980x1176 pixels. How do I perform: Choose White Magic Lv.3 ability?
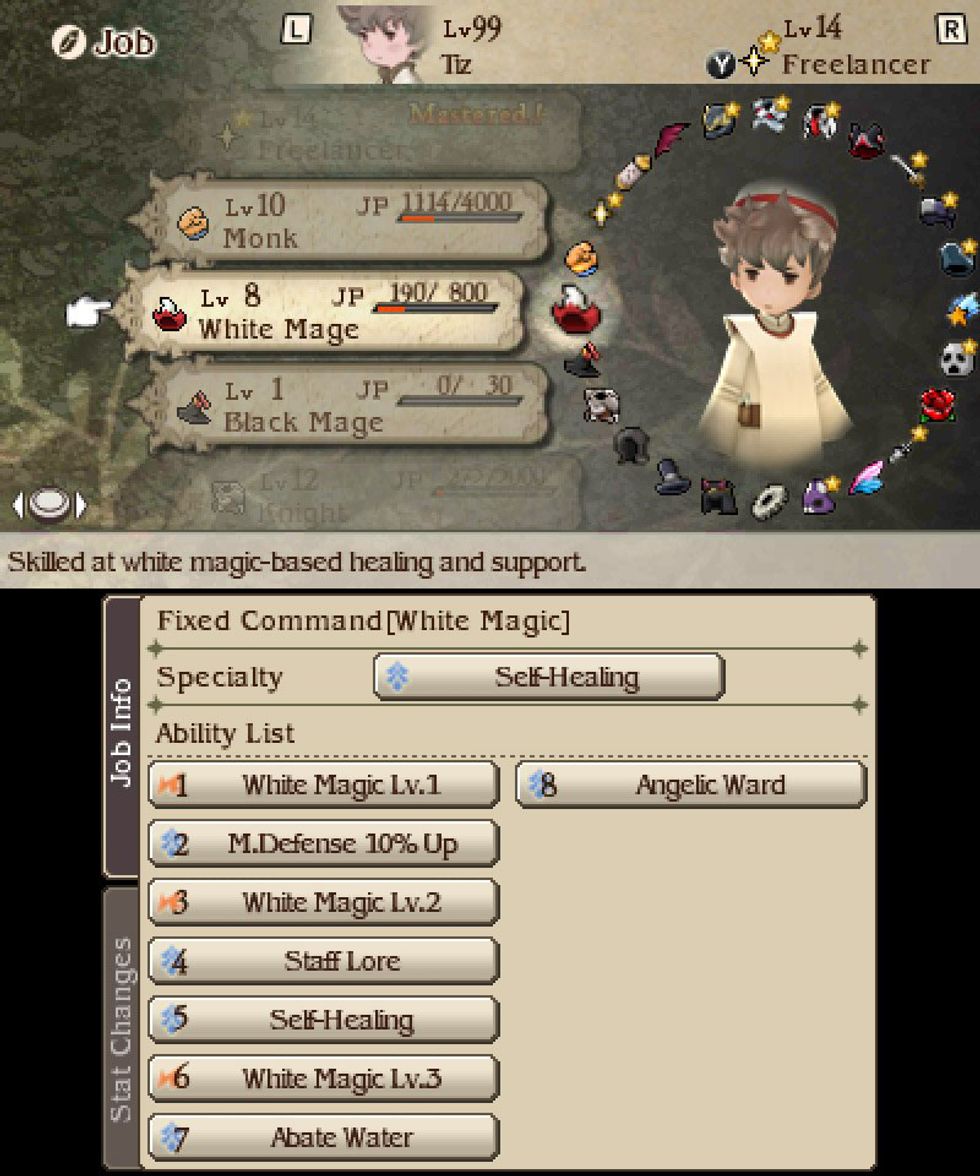323,1079
